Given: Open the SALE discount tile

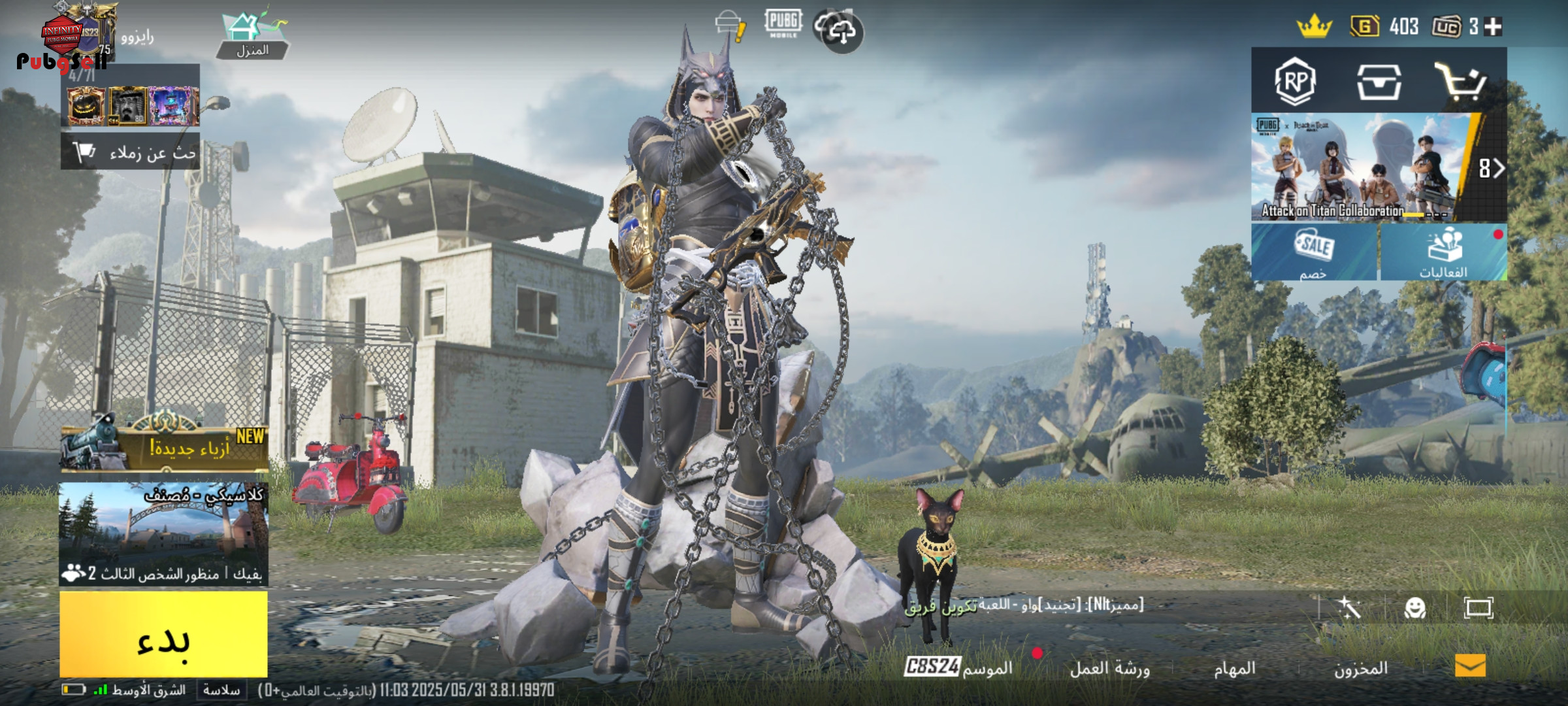Looking at the screenshot, I should [1314, 252].
